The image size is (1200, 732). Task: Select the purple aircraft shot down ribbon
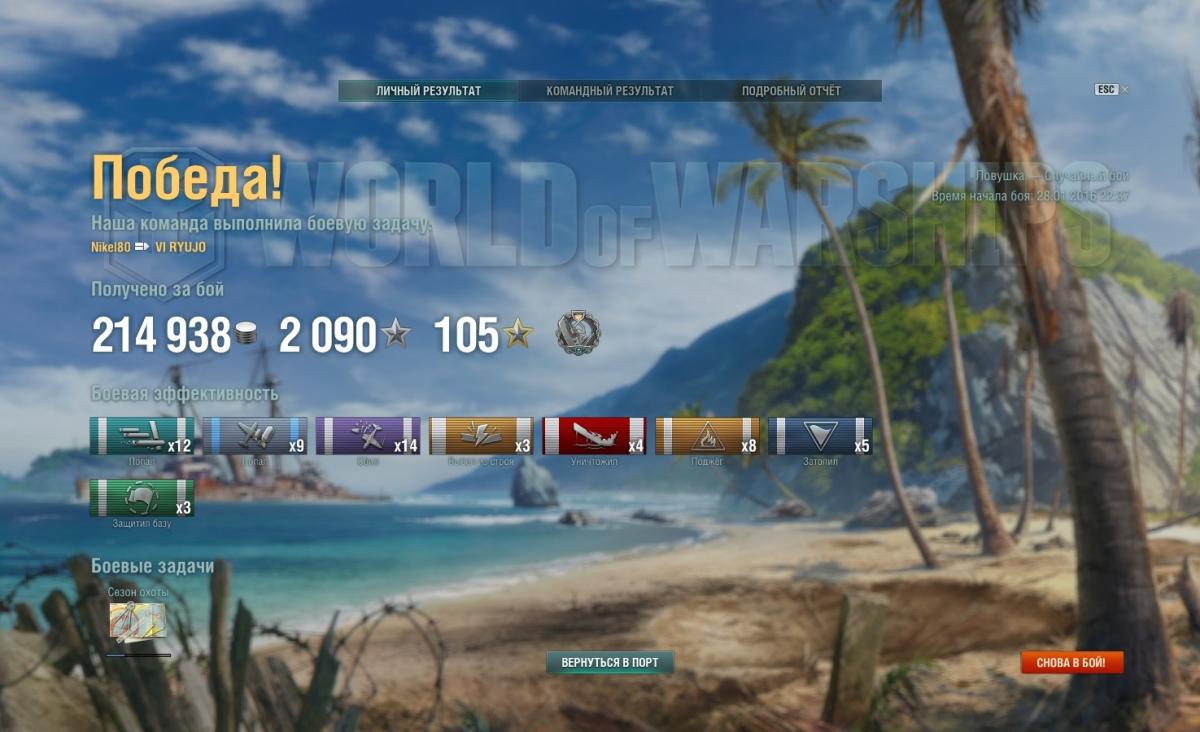click(x=368, y=437)
